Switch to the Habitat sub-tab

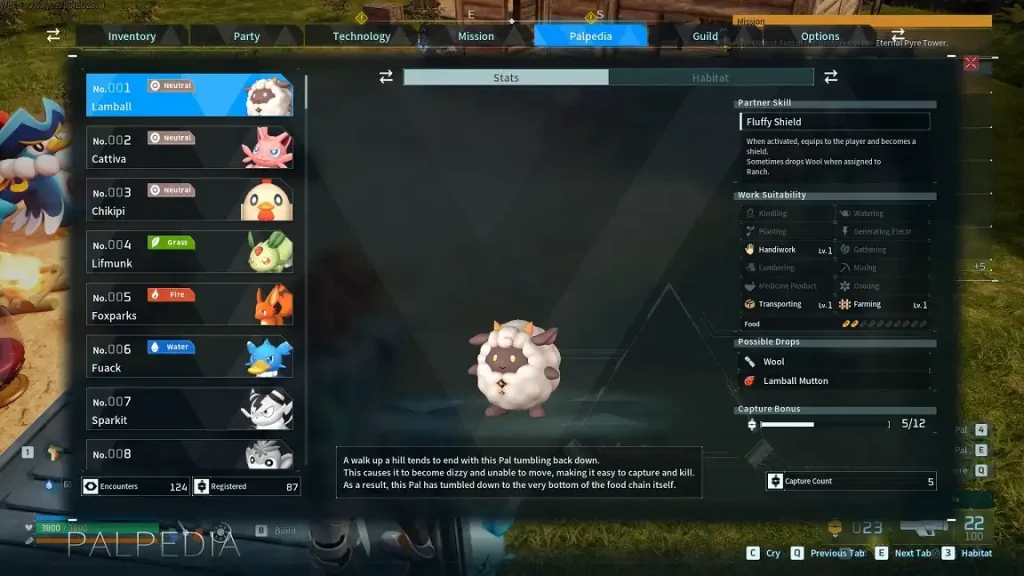pos(710,77)
